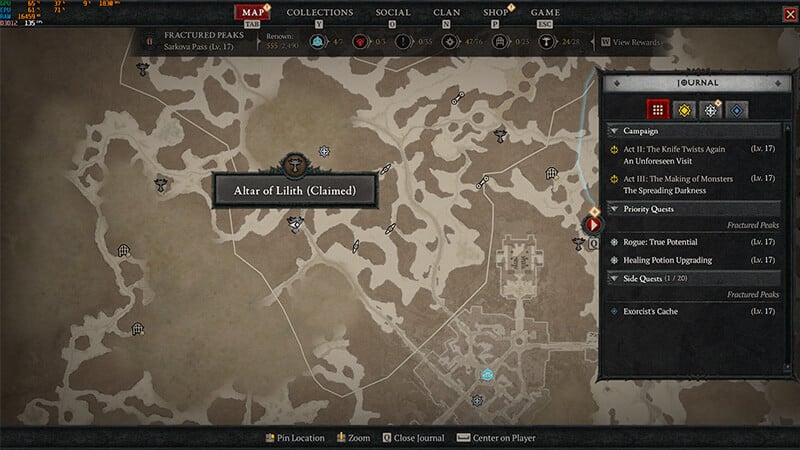This screenshot has width=800, height=450.
Task: Open the Social tab
Action: coord(393,13)
